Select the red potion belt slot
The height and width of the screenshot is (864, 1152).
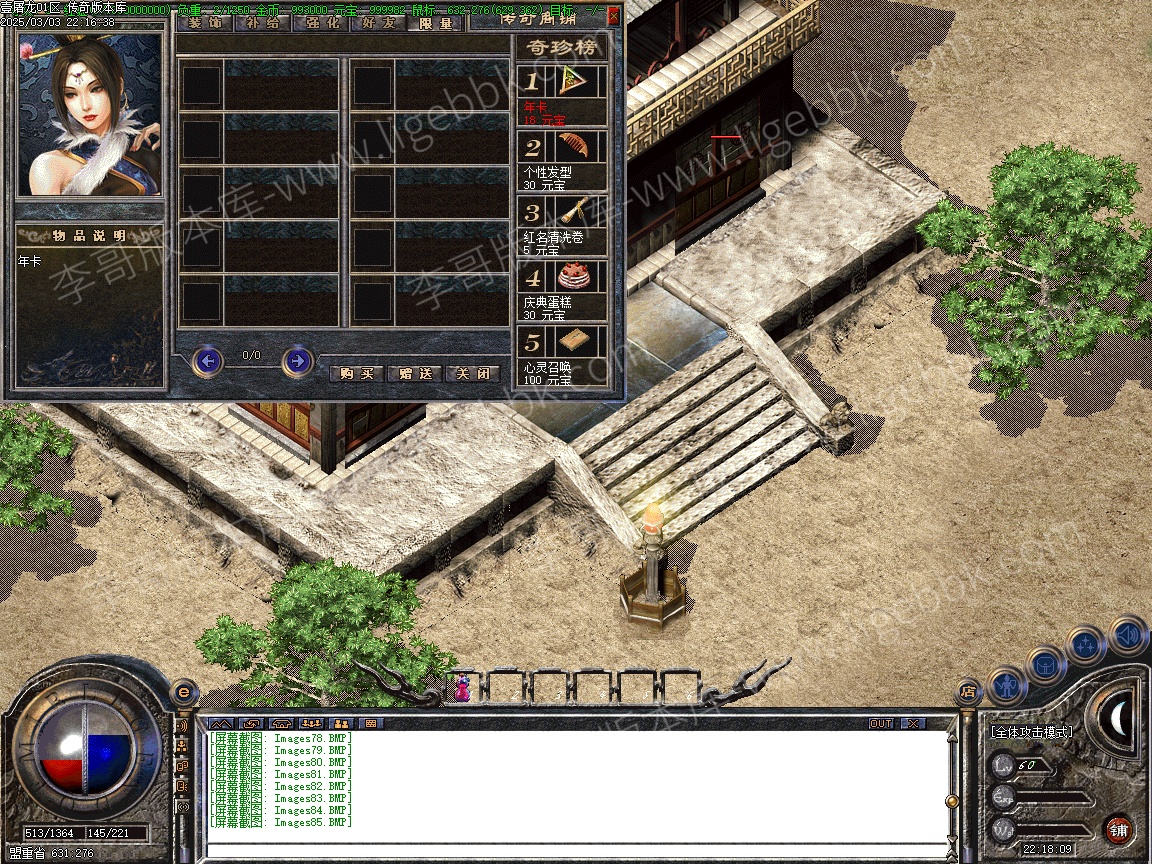[x=463, y=686]
